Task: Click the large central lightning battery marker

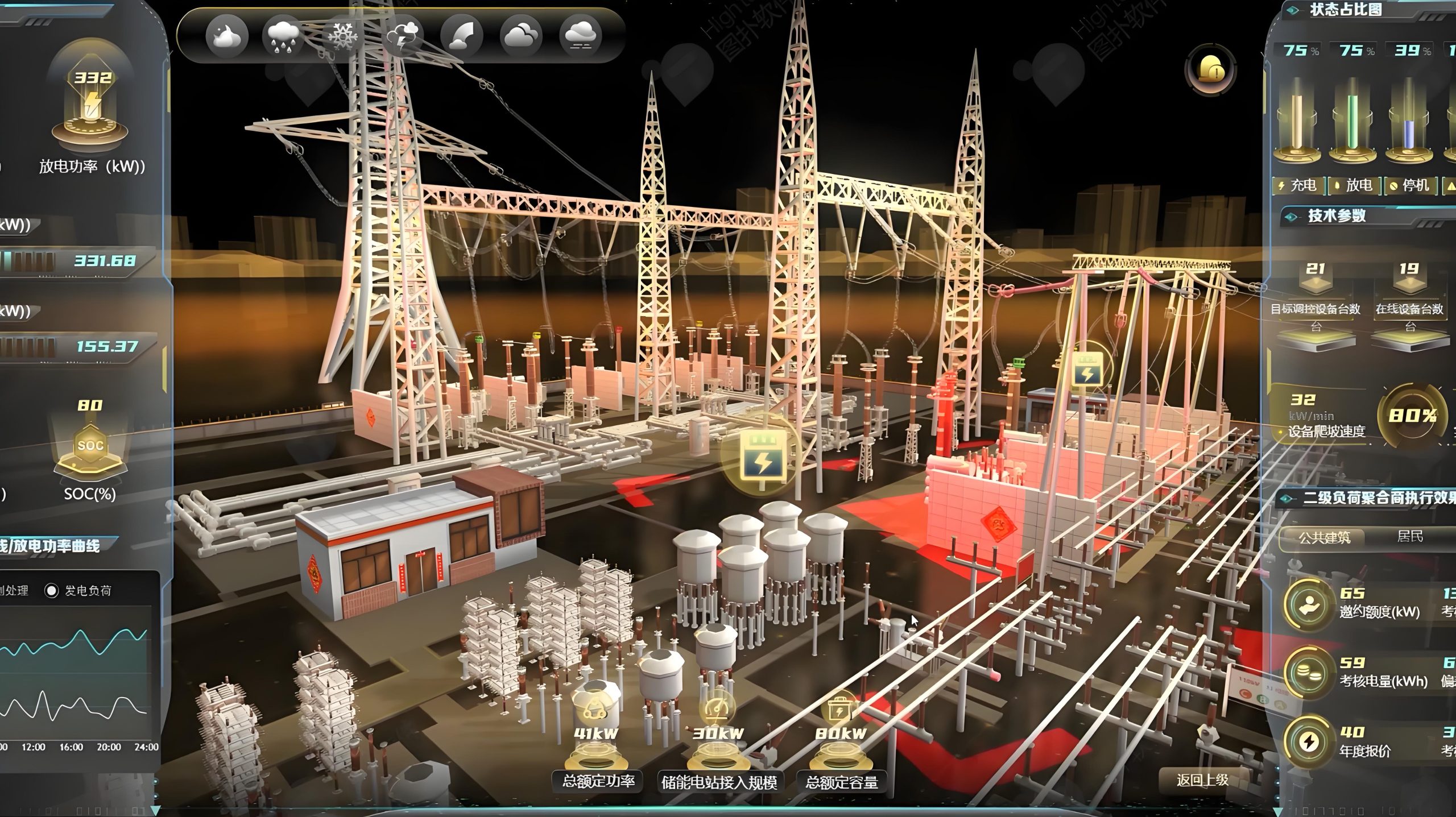Action: tap(763, 455)
